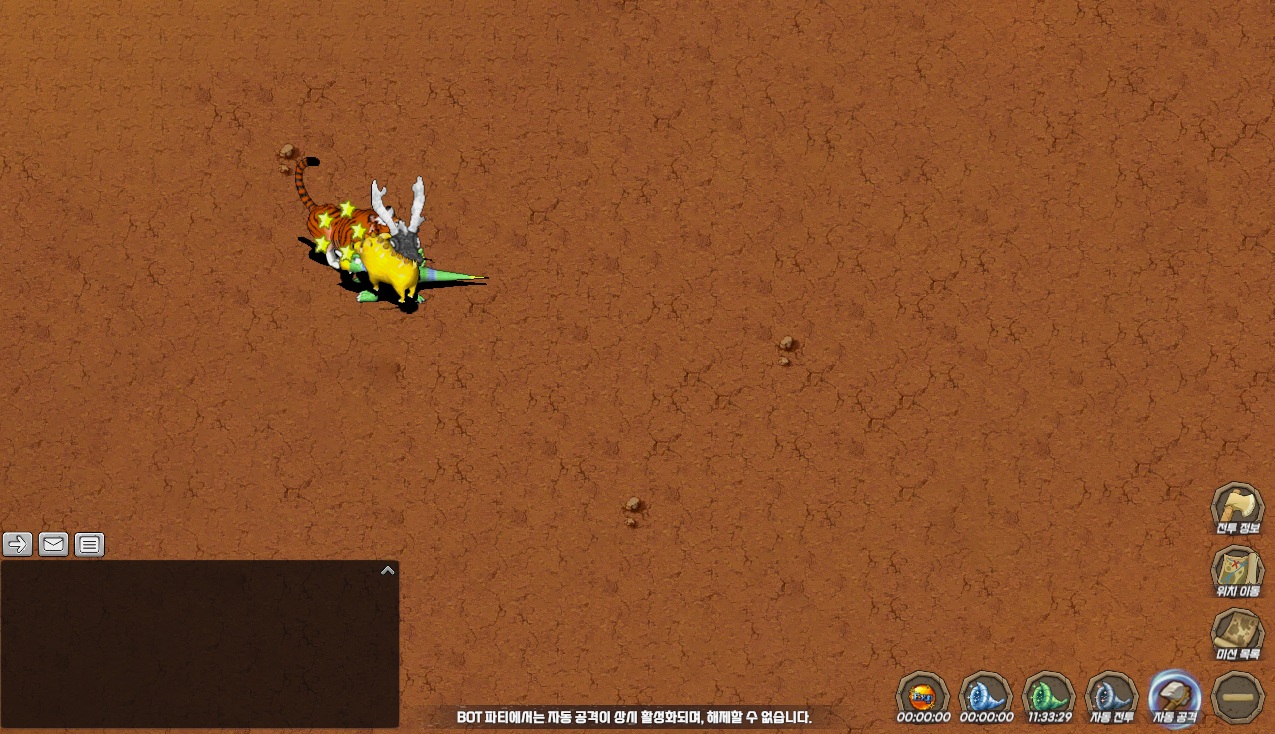Toggle the 자동 전투 auto battle icon
The width and height of the screenshot is (1275, 734).
coord(1111,694)
